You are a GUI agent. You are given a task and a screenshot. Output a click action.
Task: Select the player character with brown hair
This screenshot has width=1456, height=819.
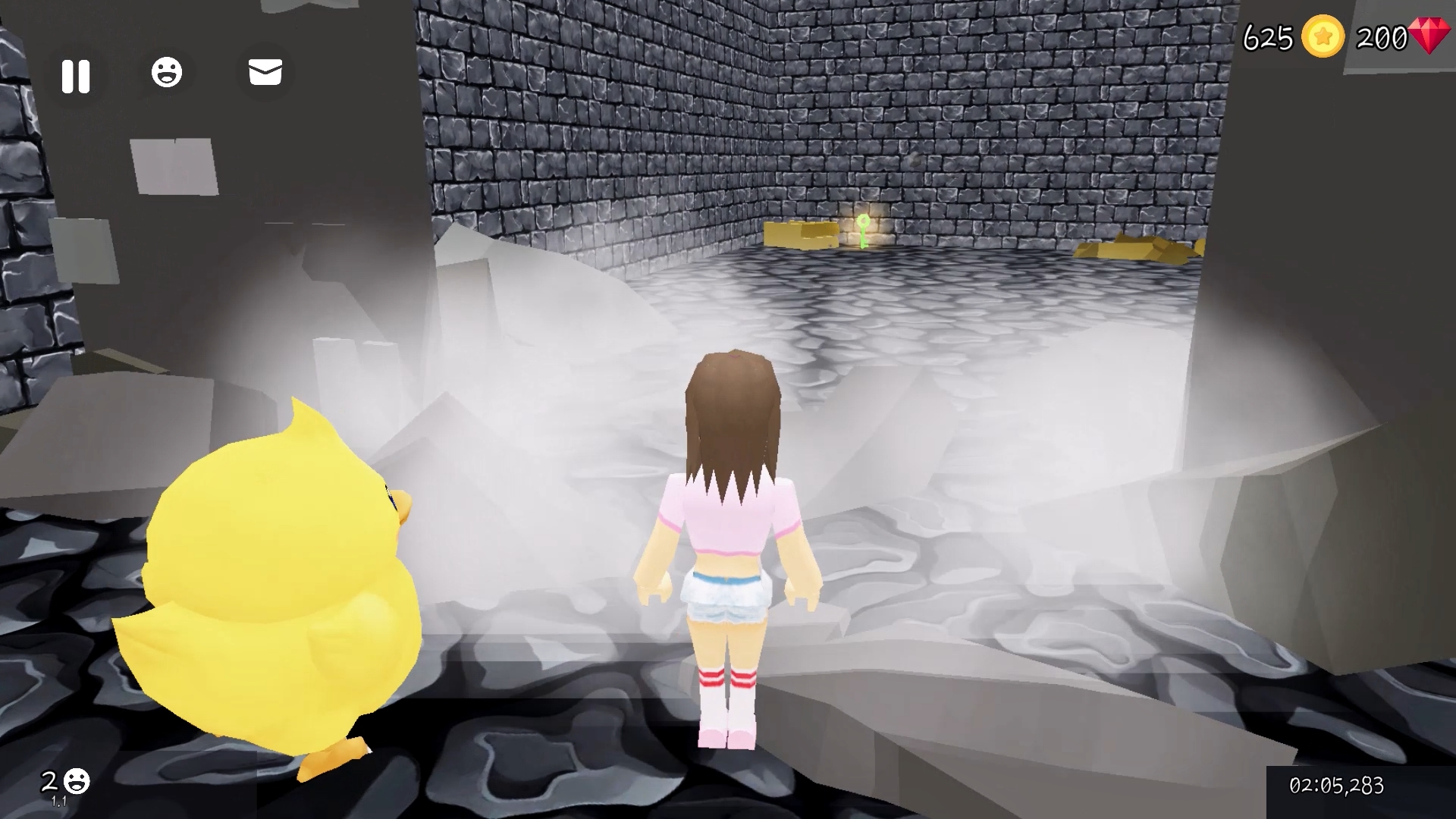tap(728, 554)
